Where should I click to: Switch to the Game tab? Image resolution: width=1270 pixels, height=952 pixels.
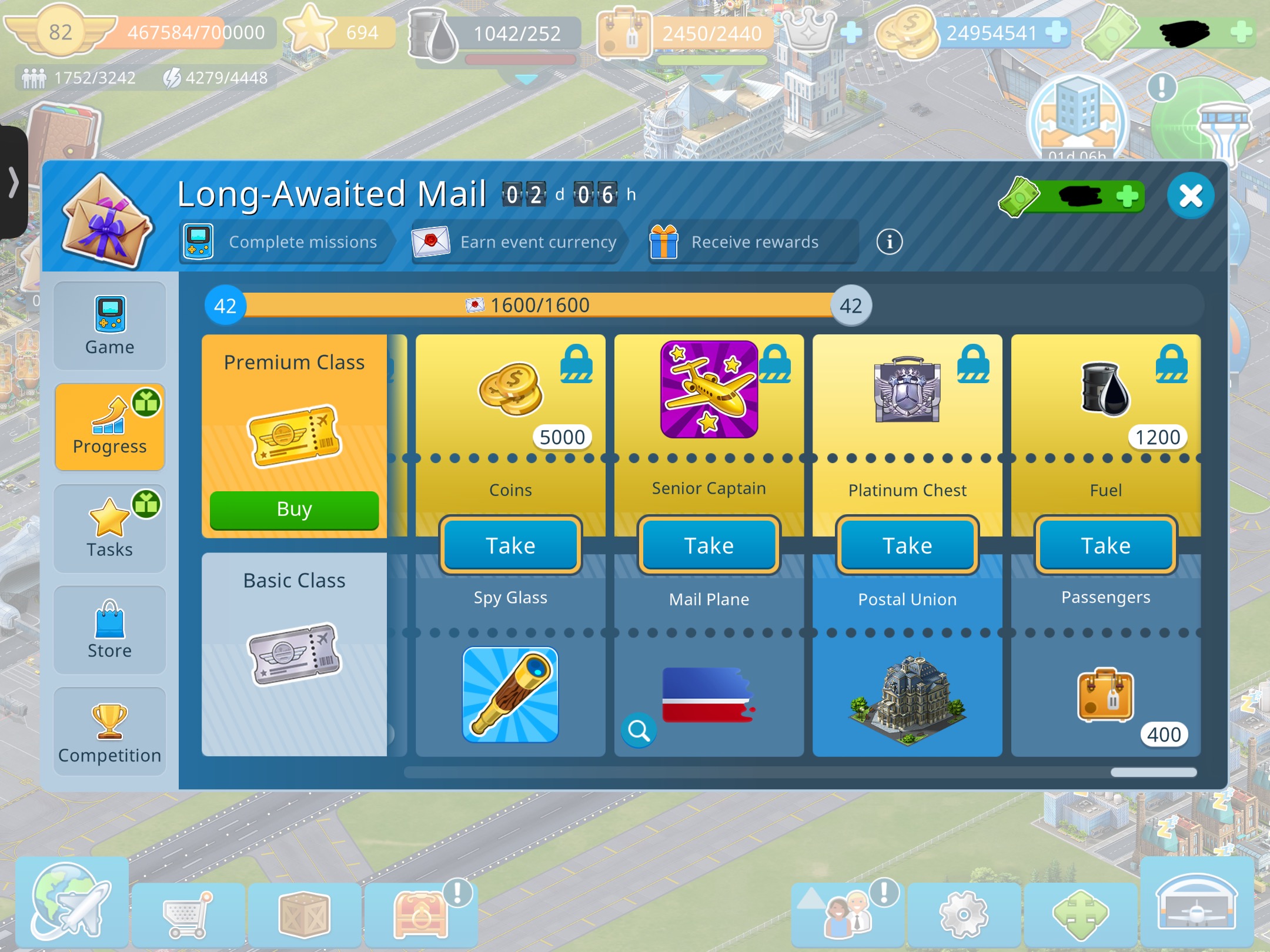point(109,326)
